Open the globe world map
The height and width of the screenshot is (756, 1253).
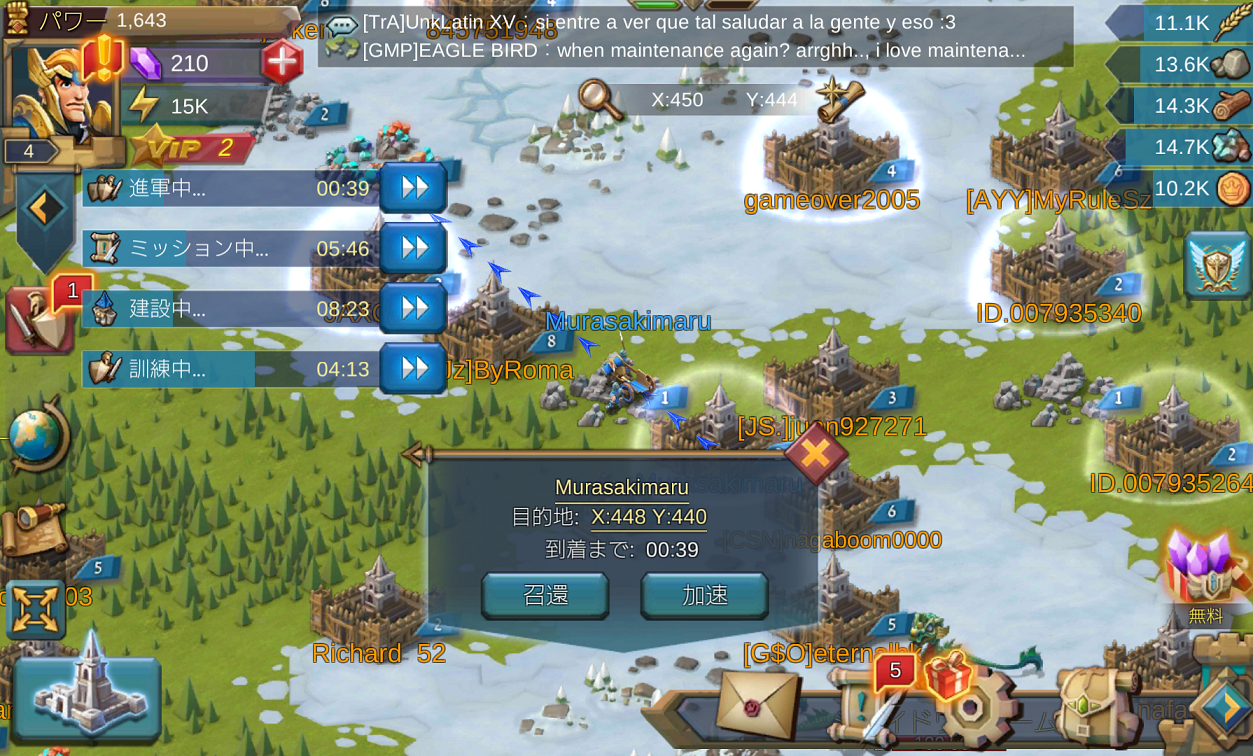tap(37, 437)
